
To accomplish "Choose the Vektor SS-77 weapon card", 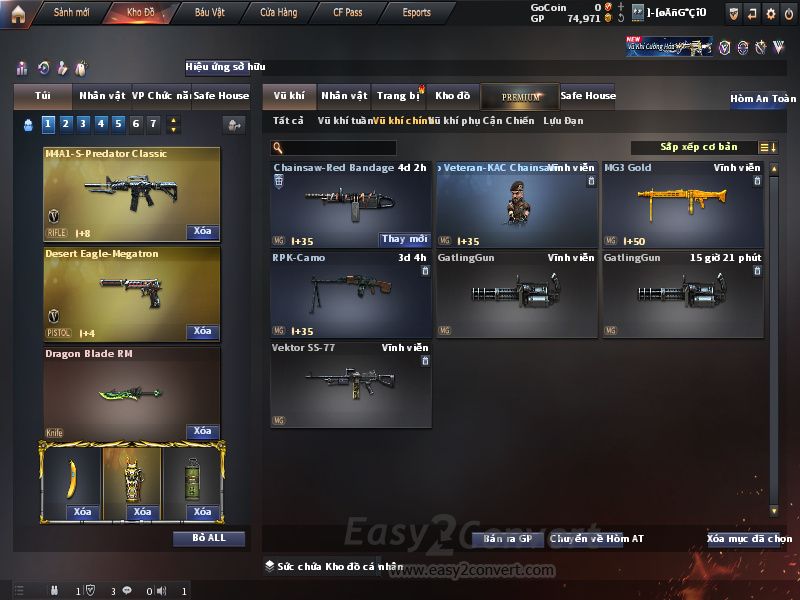I will point(350,384).
